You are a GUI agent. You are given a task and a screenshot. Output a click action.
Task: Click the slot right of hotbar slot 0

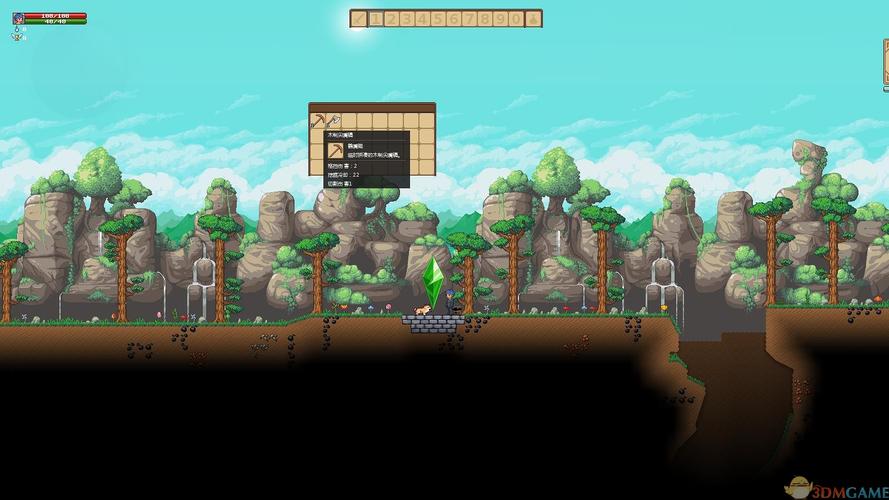click(x=534, y=18)
